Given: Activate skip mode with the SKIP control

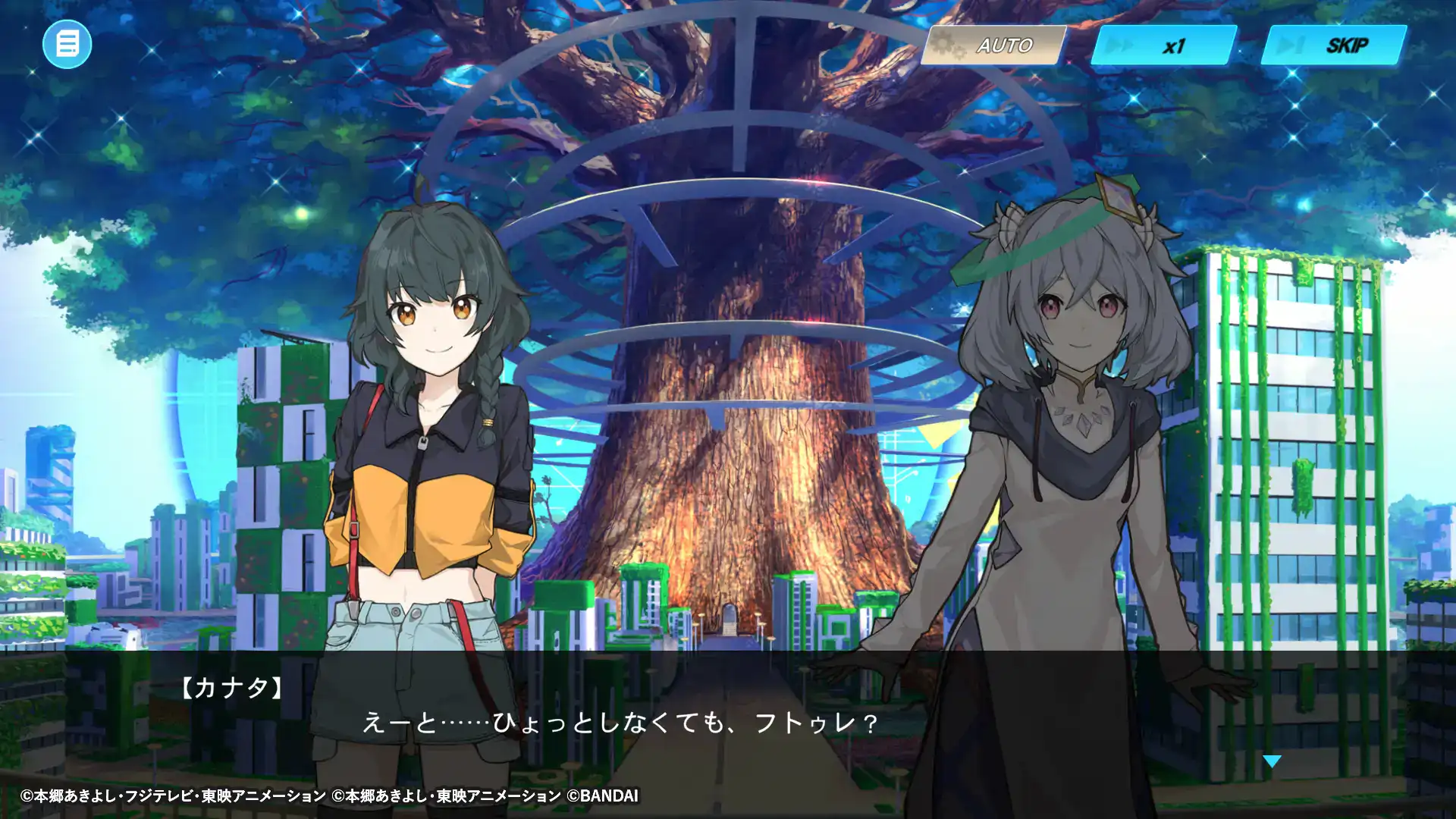Looking at the screenshot, I should (x=1349, y=45).
